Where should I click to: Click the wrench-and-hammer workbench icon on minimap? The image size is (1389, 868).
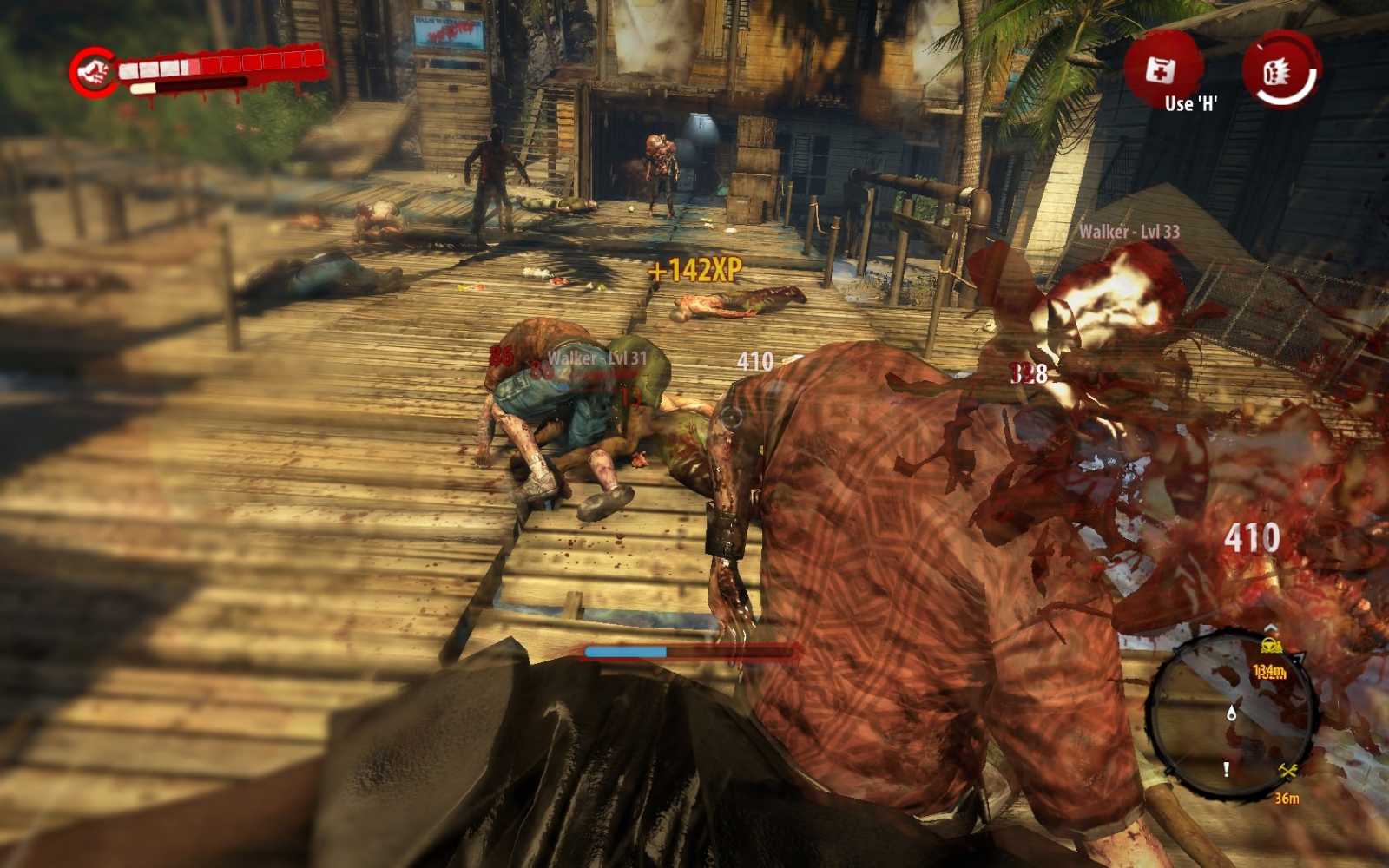[1287, 770]
